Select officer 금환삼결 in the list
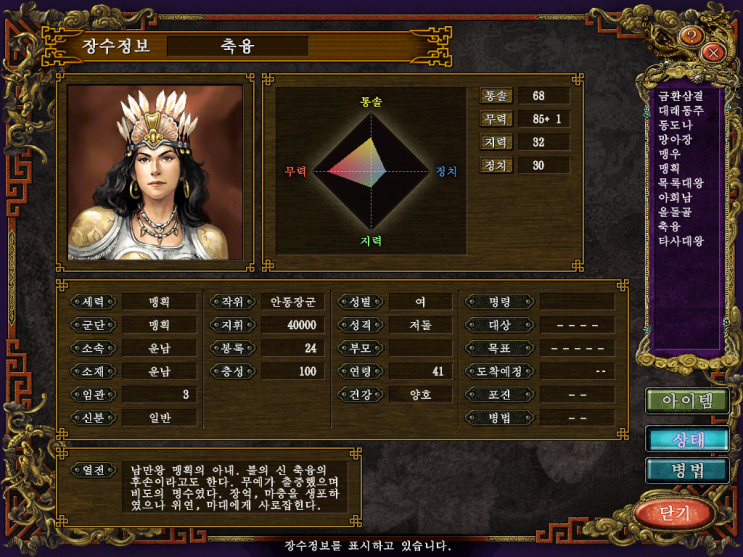 [x=681, y=96]
